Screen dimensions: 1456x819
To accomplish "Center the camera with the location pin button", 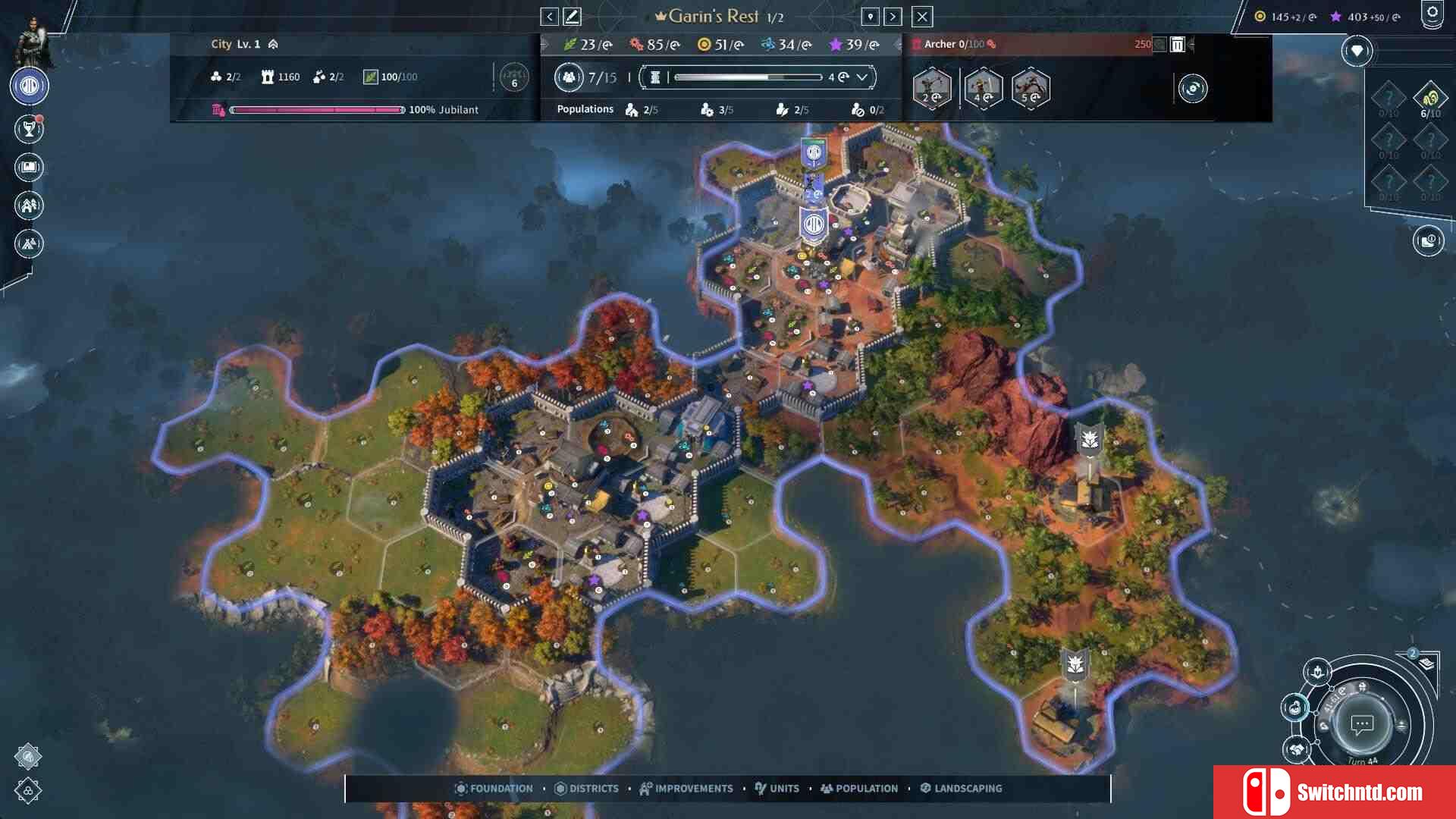I will click(870, 17).
